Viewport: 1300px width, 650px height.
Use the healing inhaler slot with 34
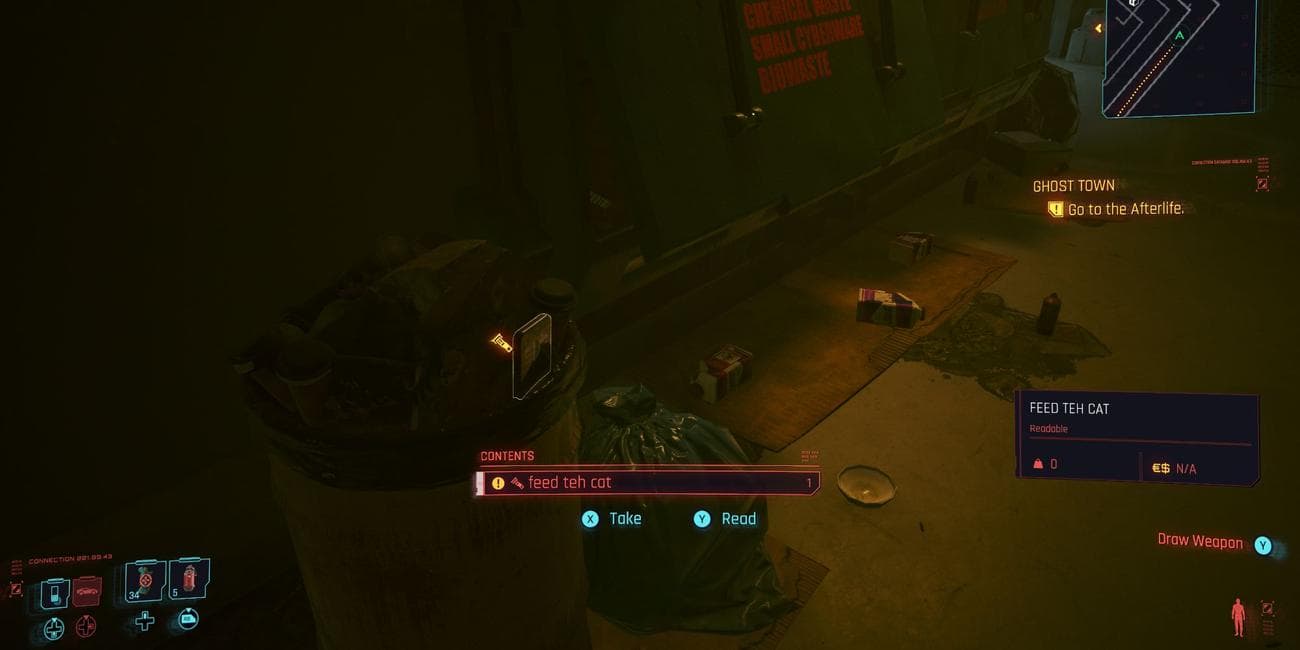click(146, 581)
